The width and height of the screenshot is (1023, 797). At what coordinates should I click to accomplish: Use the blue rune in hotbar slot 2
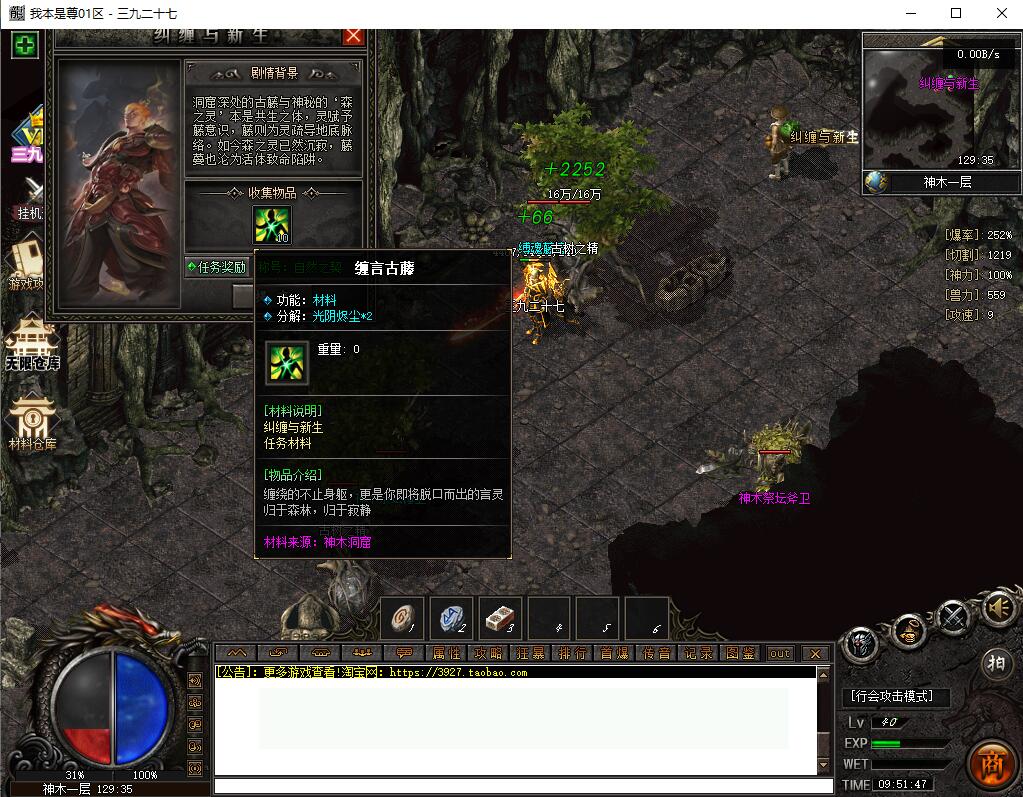(451, 619)
